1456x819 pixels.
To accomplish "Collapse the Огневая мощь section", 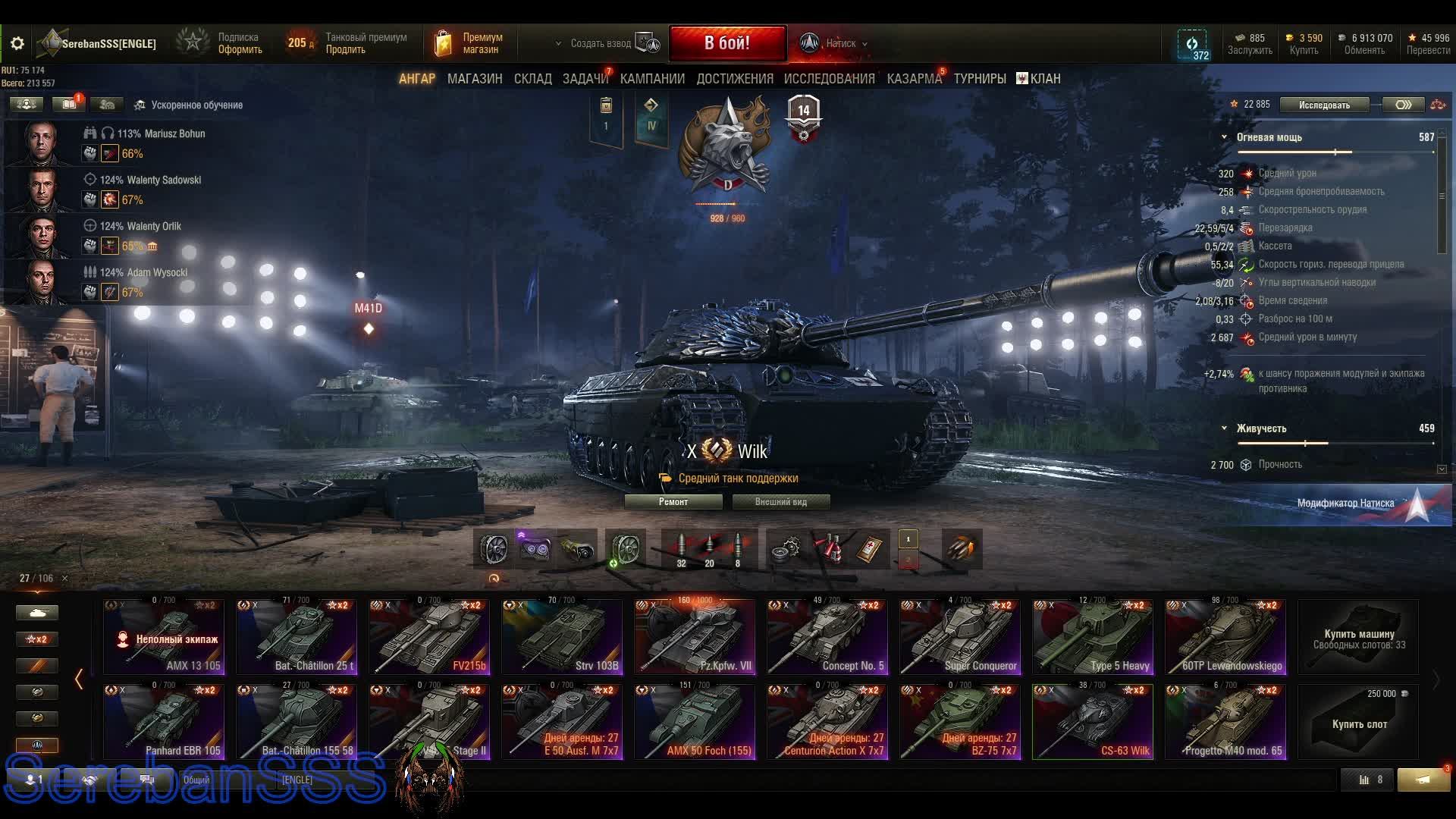I will tap(1224, 137).
